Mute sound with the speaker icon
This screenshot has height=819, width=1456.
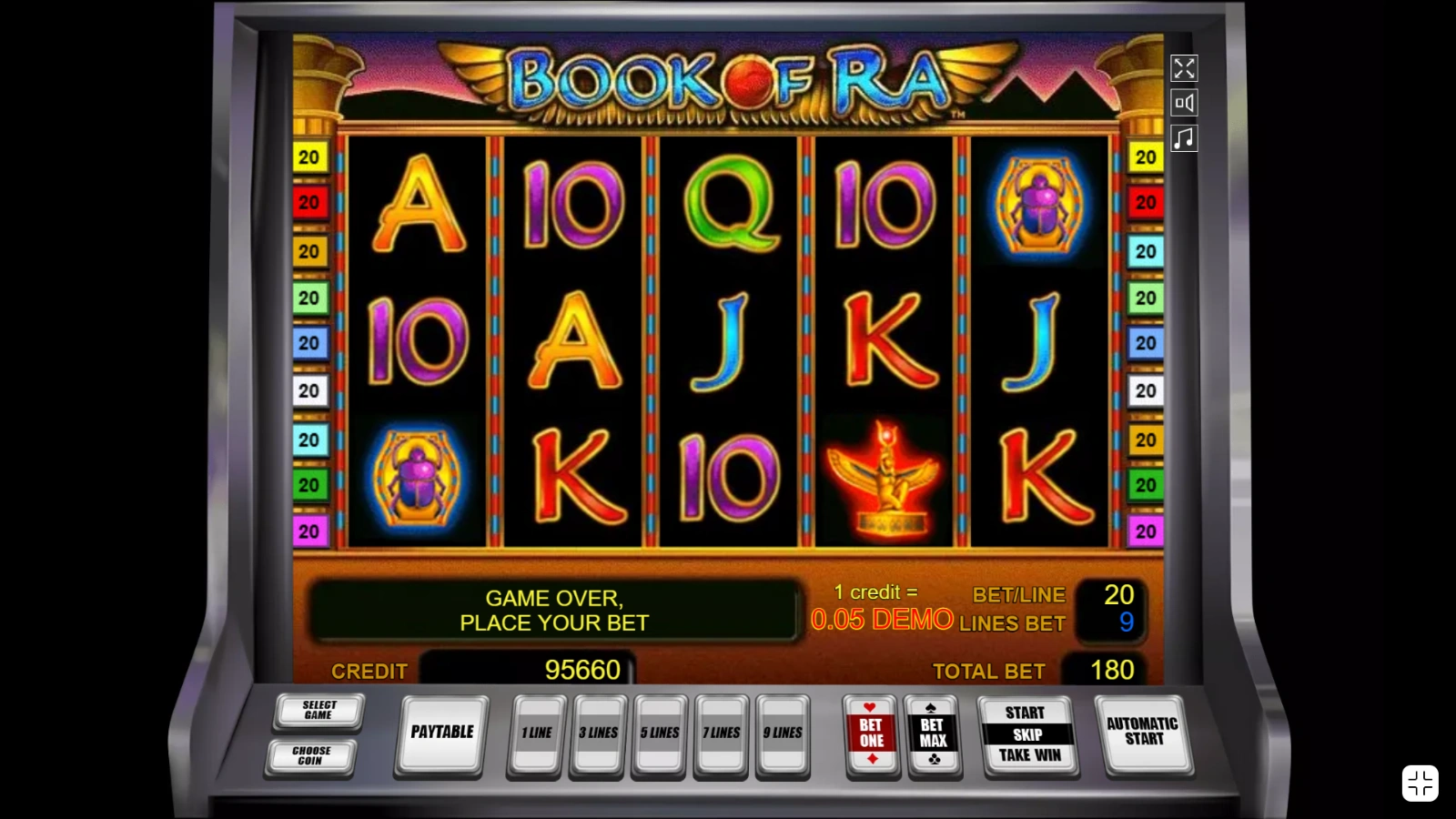coord(1184,102)
